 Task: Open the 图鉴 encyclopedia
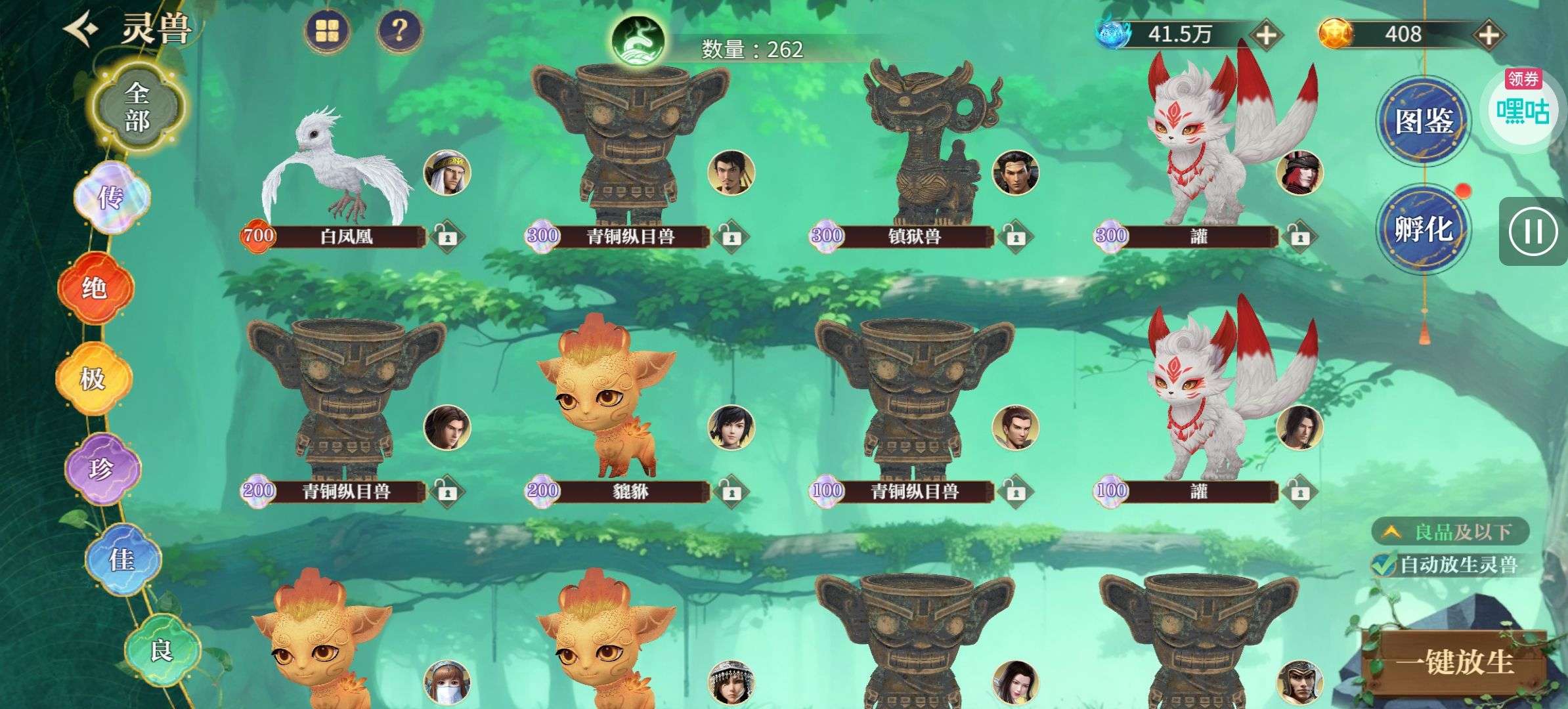1424,121
